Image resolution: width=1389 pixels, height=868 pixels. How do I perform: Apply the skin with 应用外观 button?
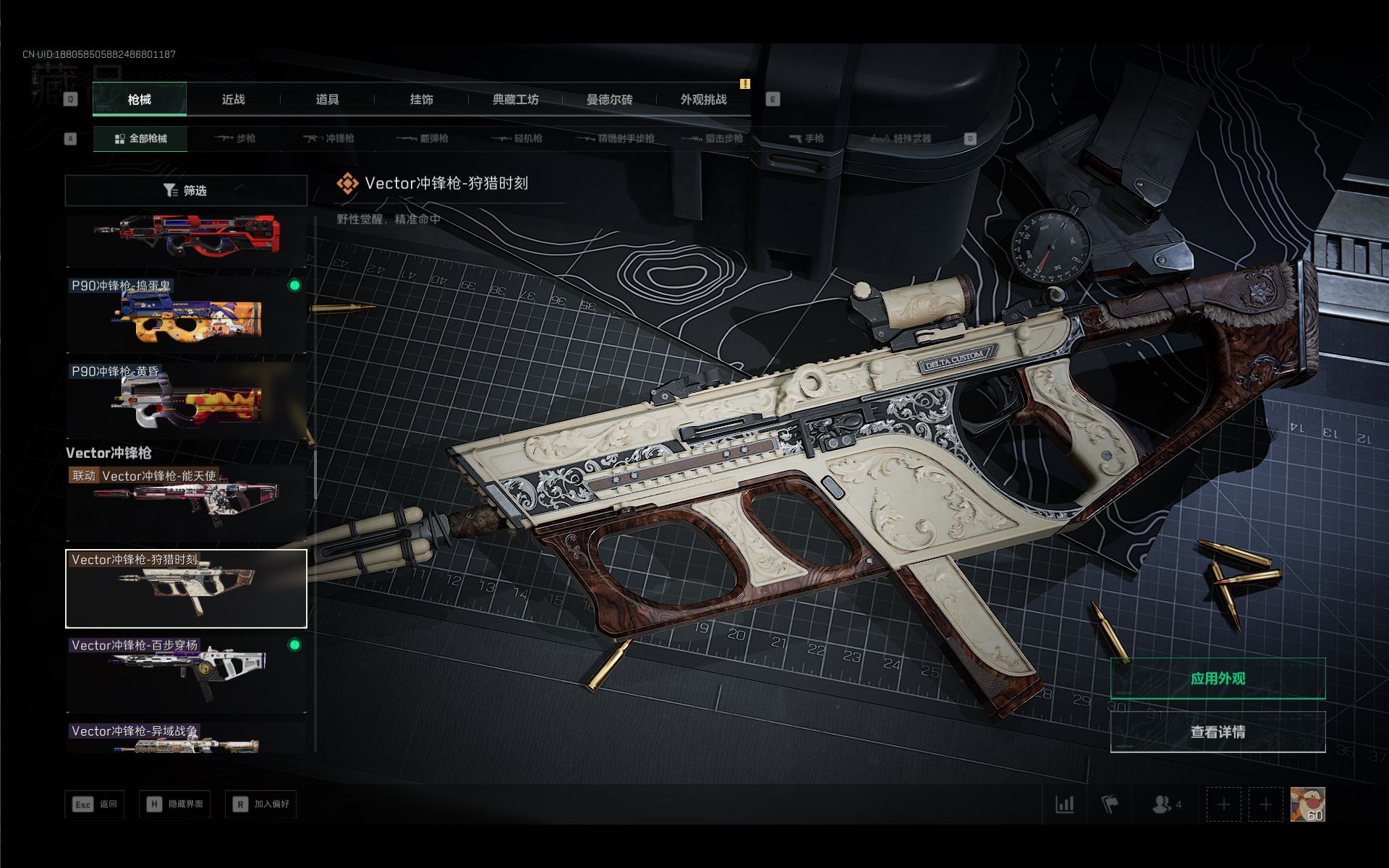pyautogui.click(x=1218, y=678)
